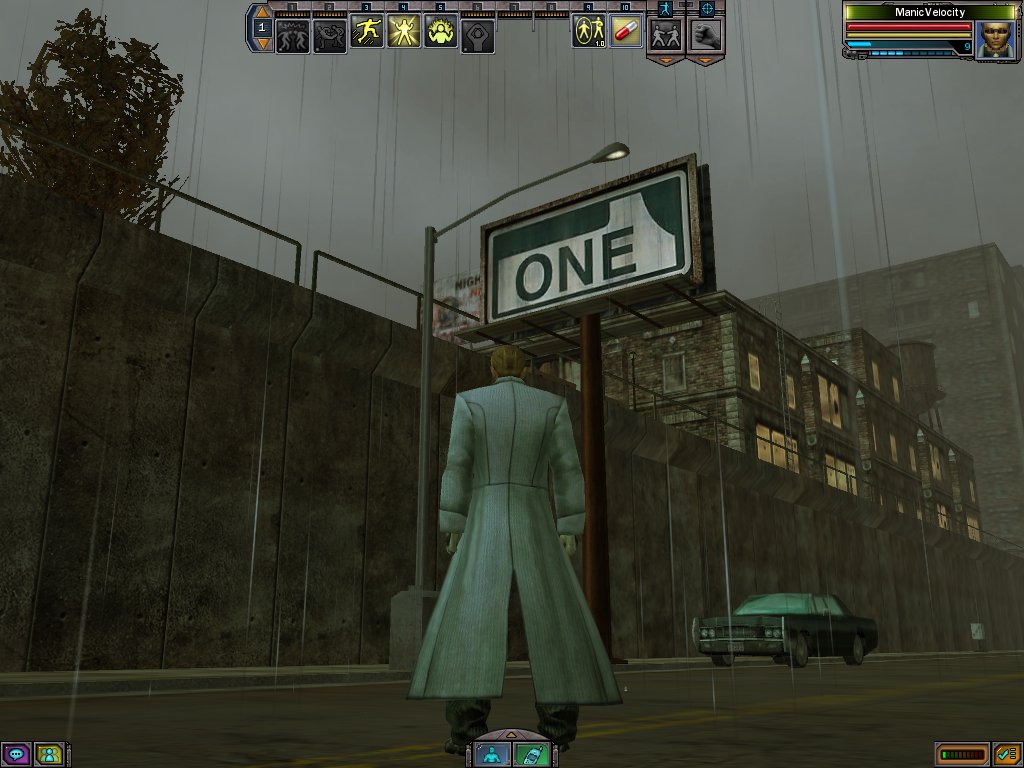Open the green phone panel

pyautogui.click(x=531, y=754)
